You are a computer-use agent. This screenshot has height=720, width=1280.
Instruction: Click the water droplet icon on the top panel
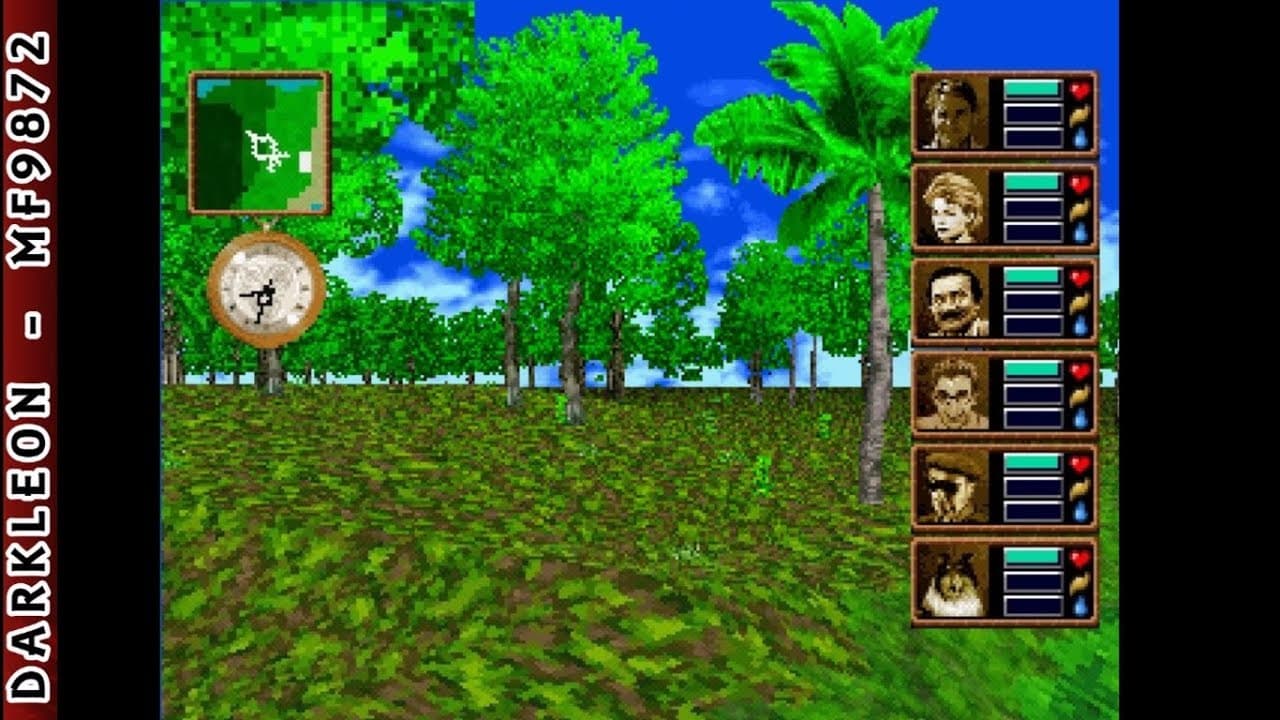click(1080, 135)
